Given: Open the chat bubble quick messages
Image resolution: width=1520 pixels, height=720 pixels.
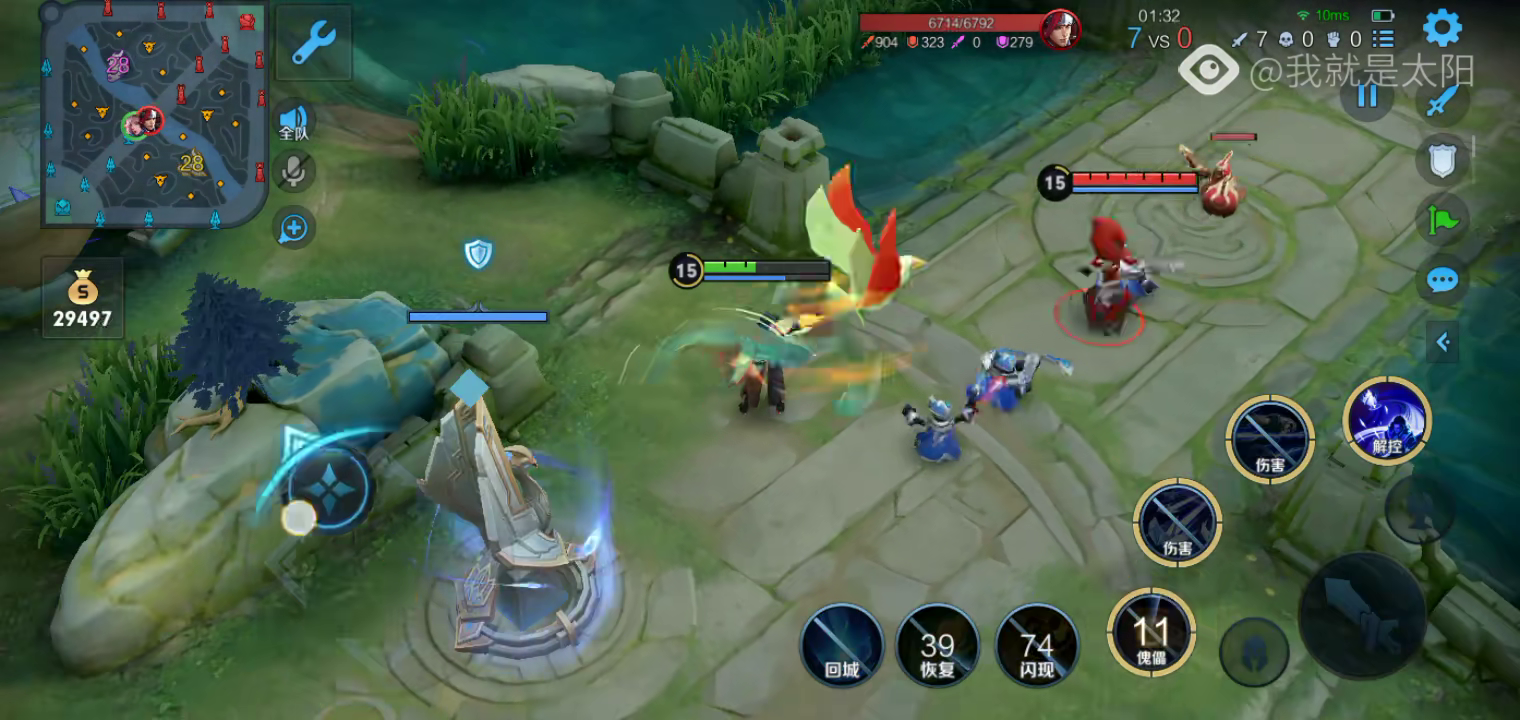Looking at the screenshot, I should pos(1441,280).
